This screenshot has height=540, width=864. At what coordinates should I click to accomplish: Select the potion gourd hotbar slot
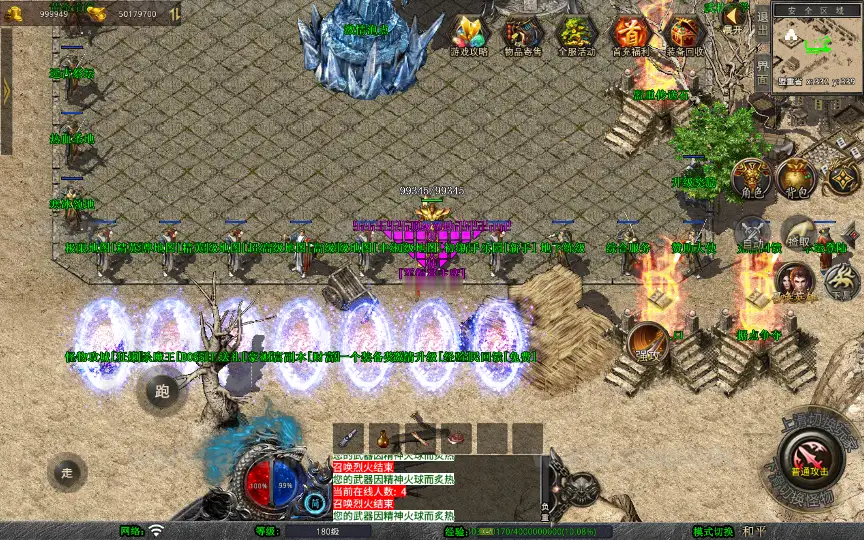point(382,438)
